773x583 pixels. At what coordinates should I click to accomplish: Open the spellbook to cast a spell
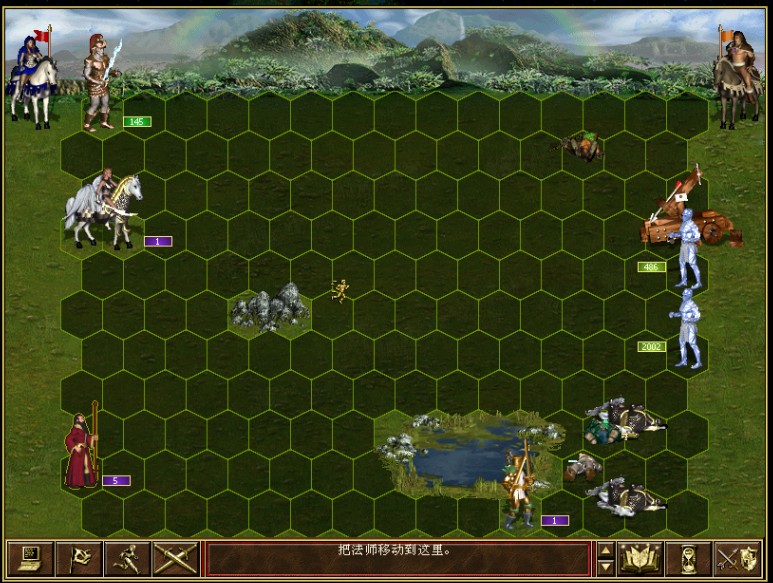coord(641,558)
